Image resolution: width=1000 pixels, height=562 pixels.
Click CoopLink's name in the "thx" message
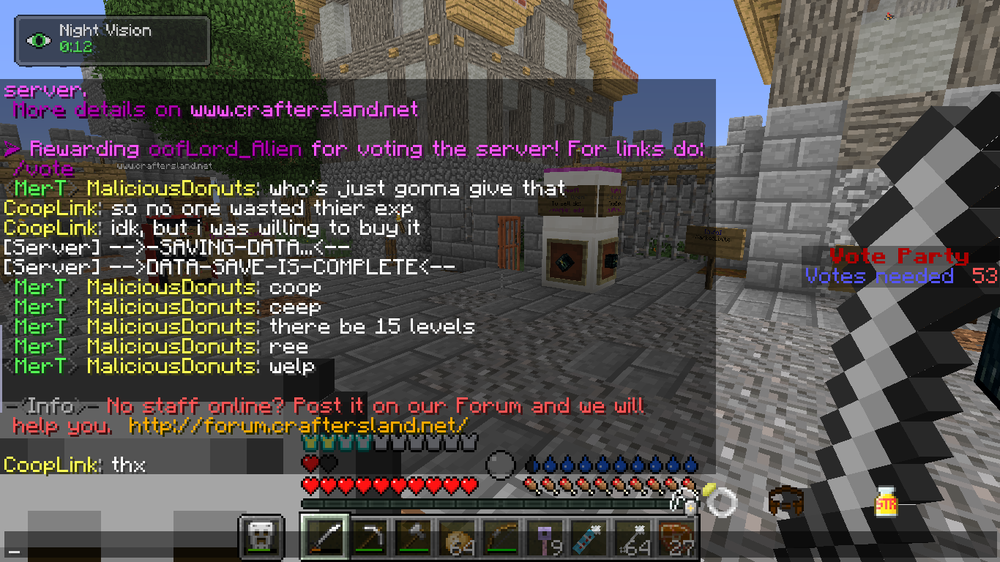[51, 464]
